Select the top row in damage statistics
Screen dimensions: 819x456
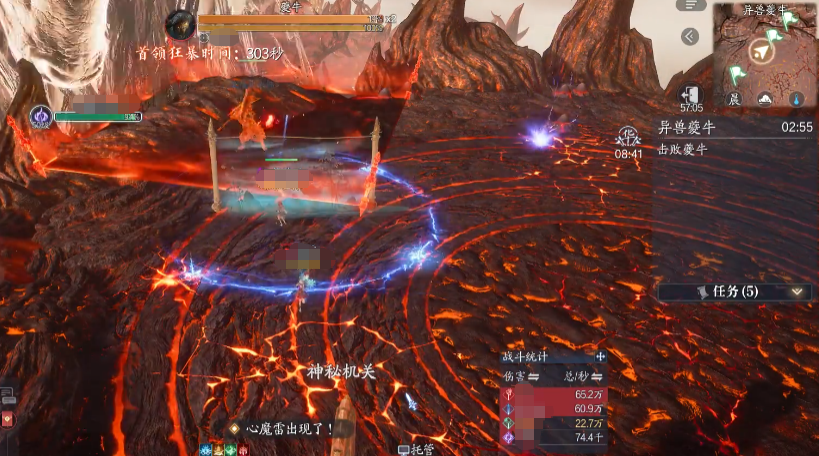[553, 395]
